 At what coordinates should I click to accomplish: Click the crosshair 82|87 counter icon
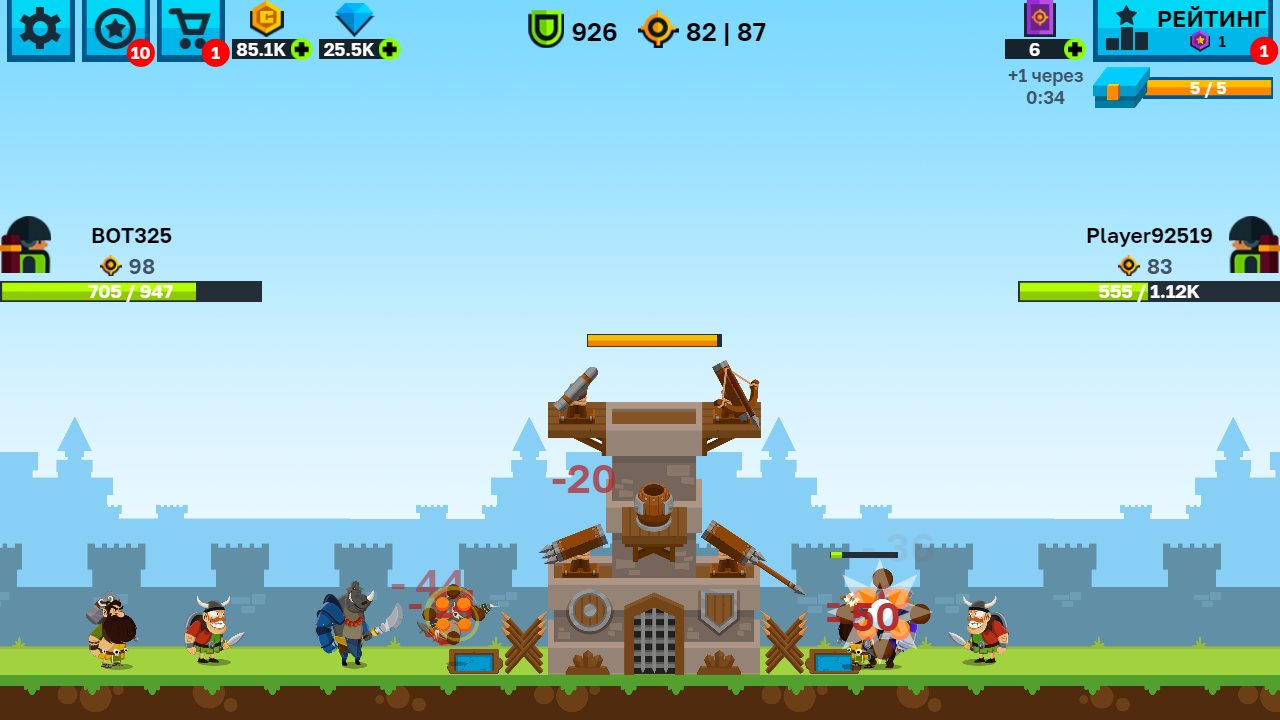click(659, 31)
